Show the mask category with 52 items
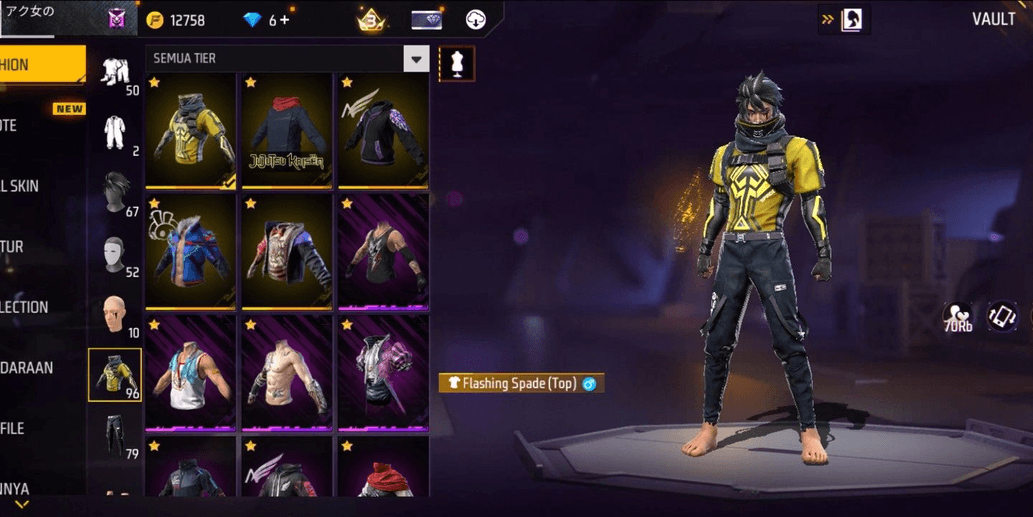 (x=115, y=256)
